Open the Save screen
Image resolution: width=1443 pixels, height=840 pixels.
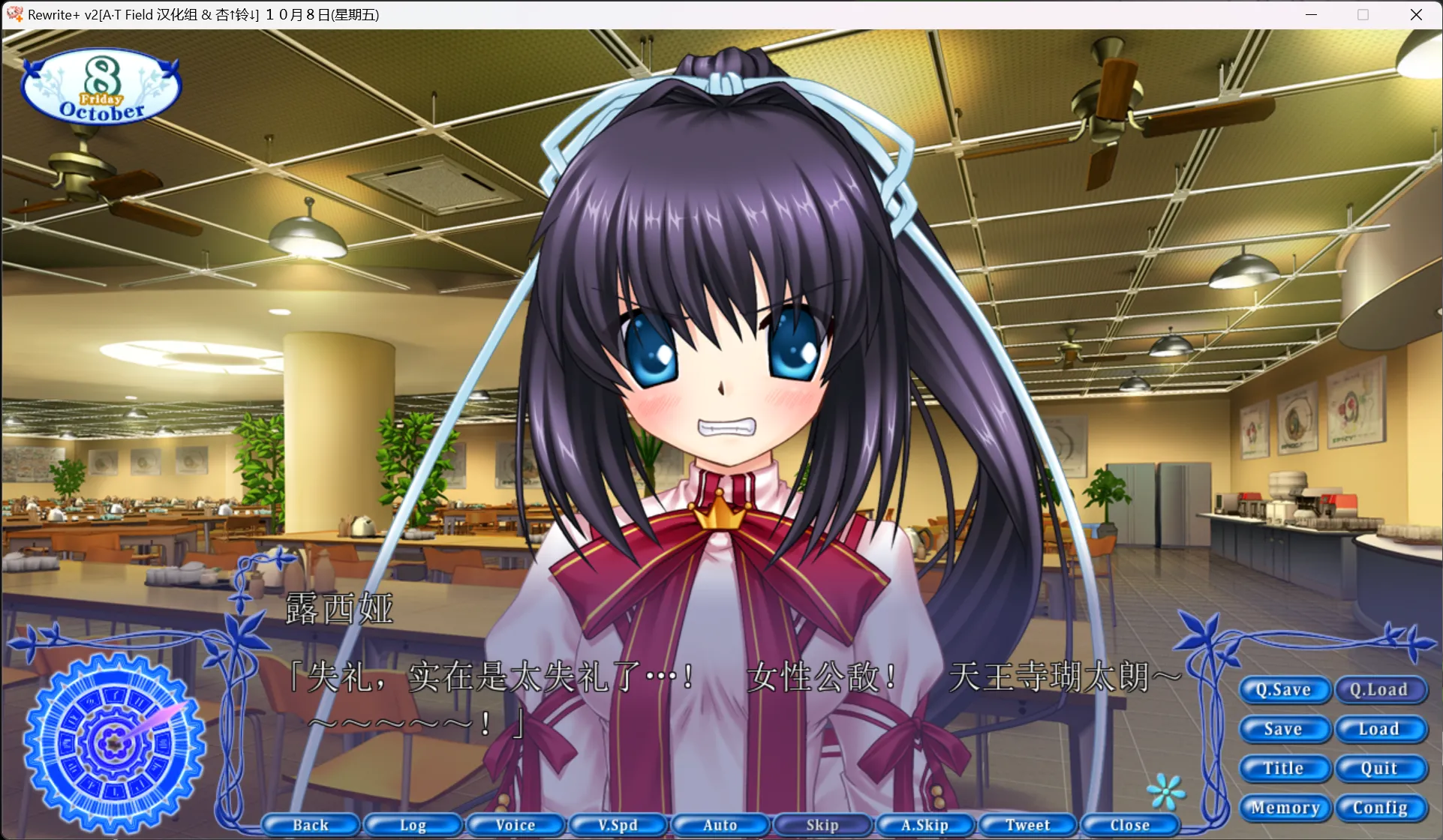click(1285, 728)
